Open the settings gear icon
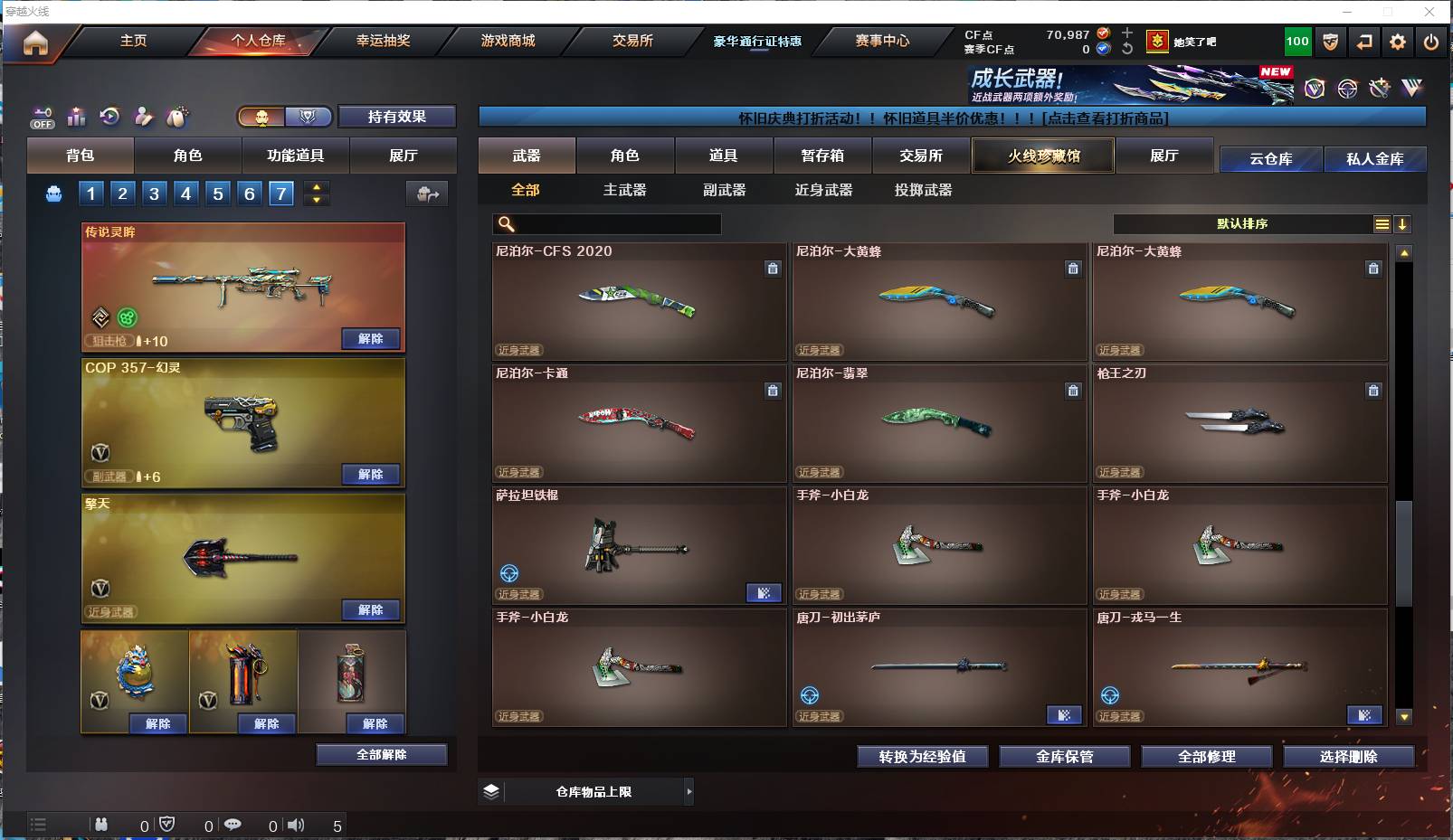This screenshot has height=840, width=1453. click(x=1398, y=42)
